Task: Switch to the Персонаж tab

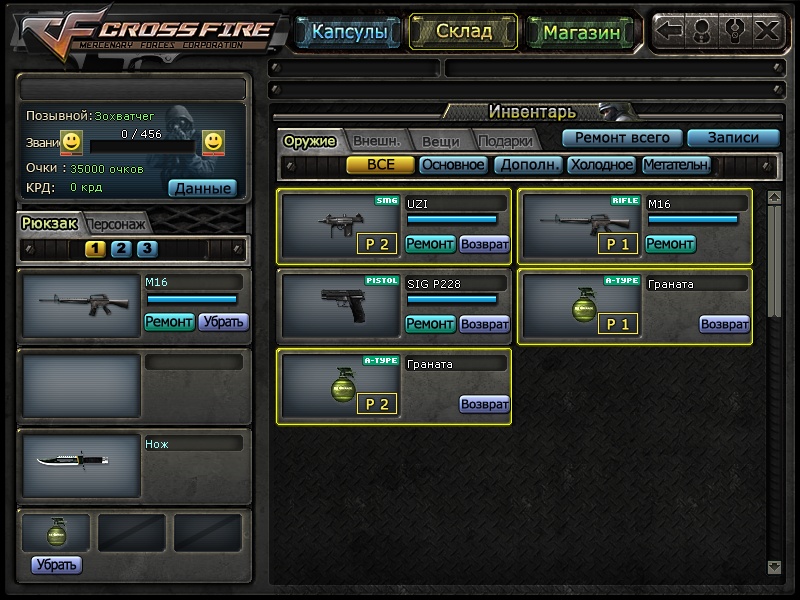Action: pyautogui.click(x=119, y=223)
